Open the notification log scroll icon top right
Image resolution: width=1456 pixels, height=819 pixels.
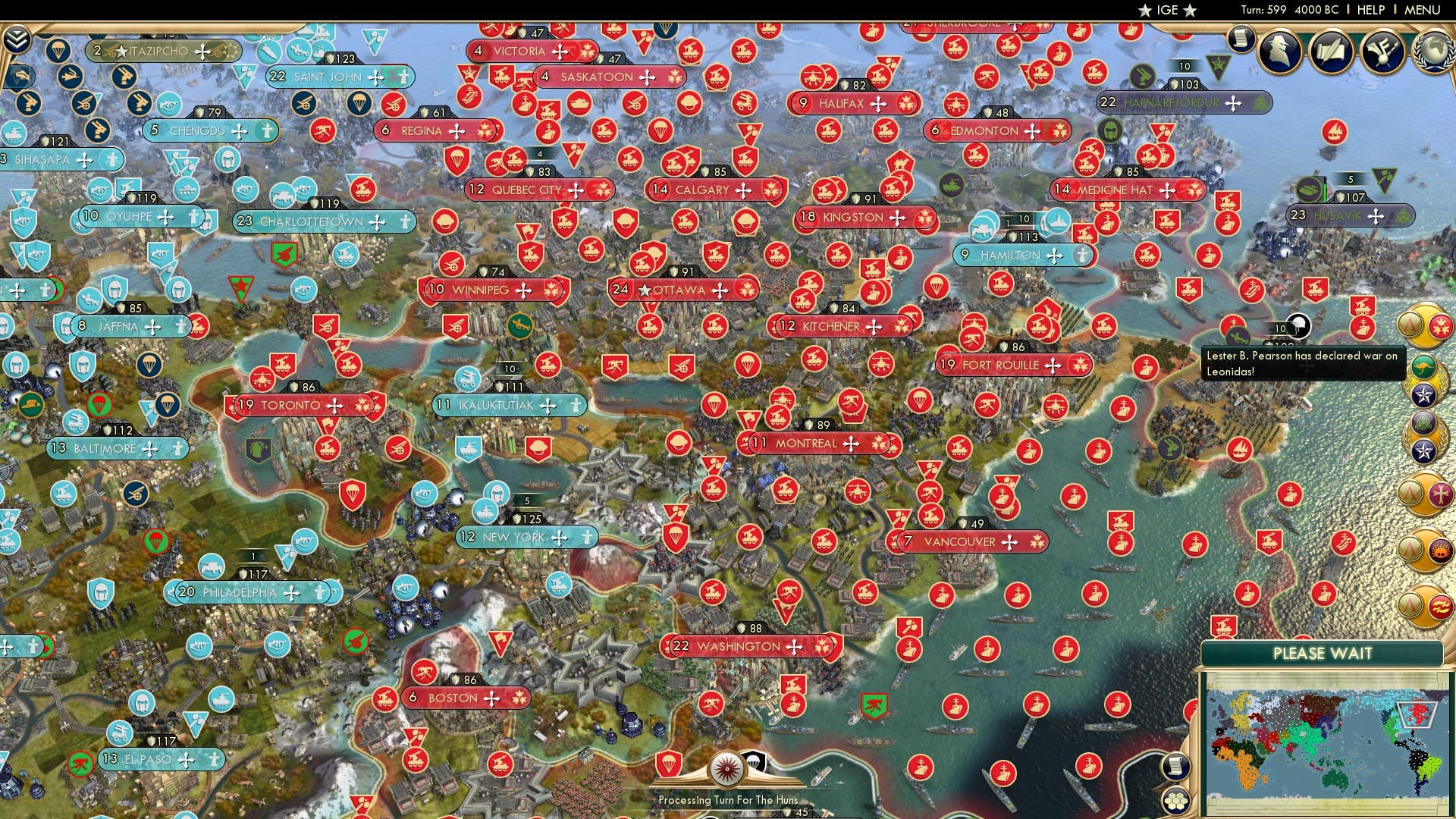point(1241,36)
